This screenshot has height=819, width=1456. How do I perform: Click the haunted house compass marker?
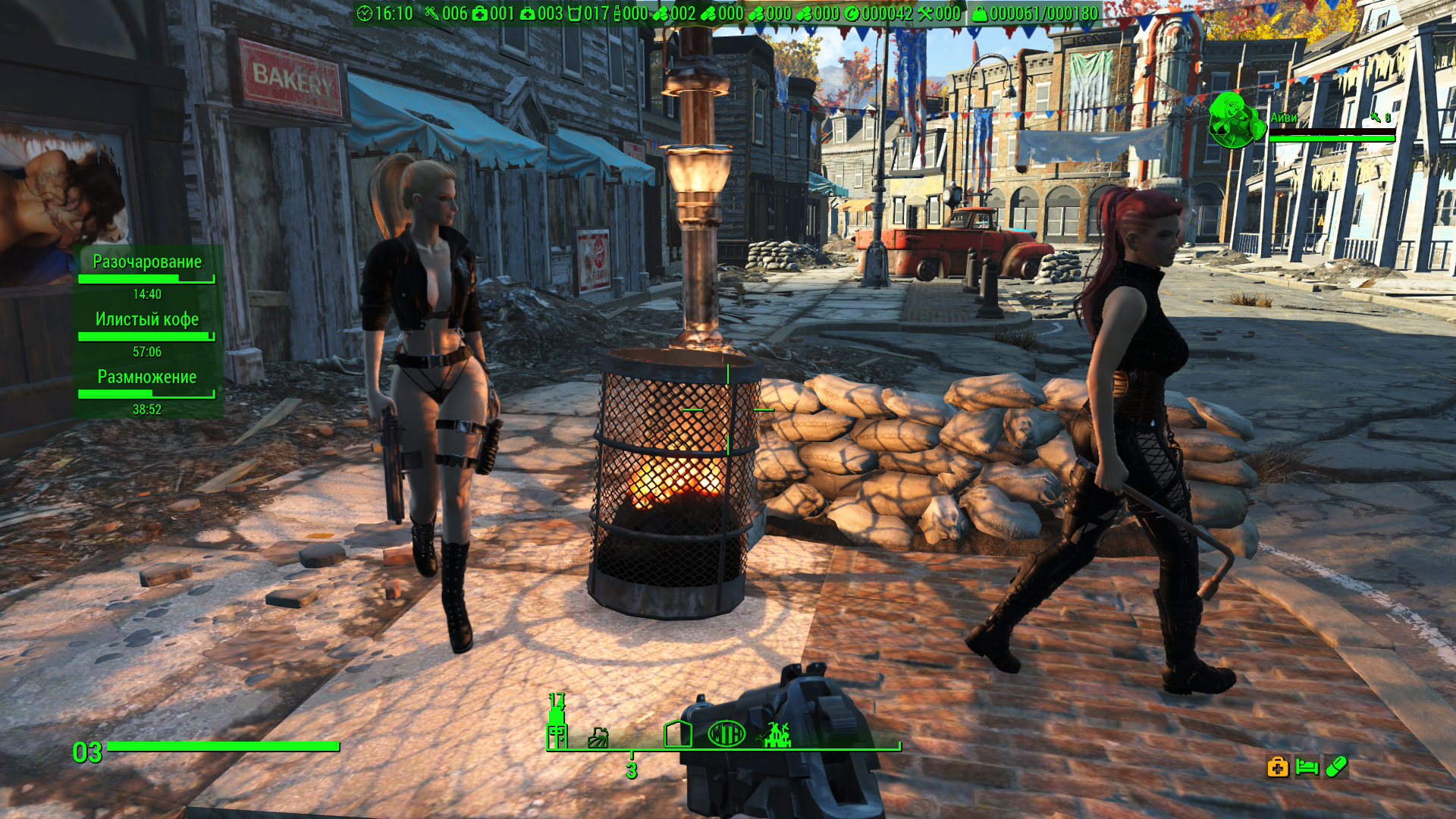point(776,734)
